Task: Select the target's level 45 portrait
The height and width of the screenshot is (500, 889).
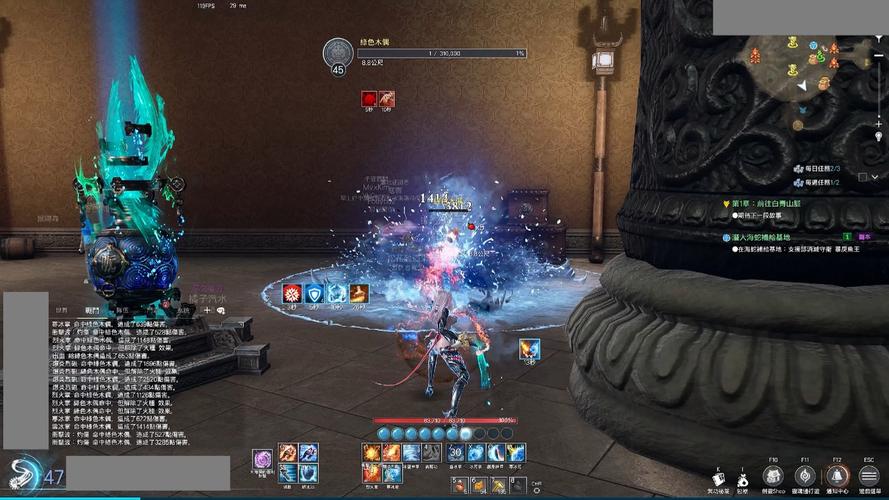Action: coord(338,56)
